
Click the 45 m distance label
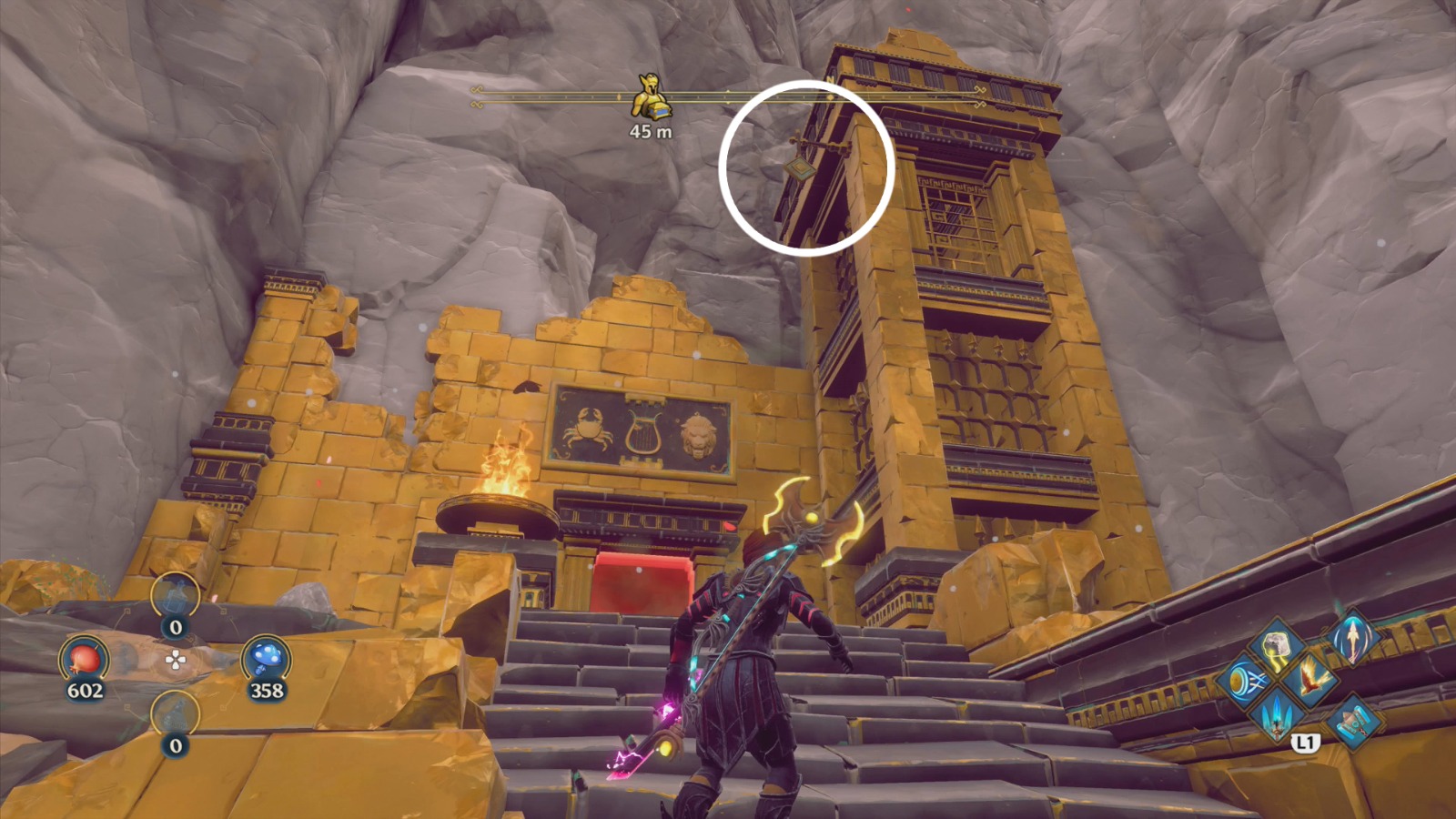click(650, 133)
